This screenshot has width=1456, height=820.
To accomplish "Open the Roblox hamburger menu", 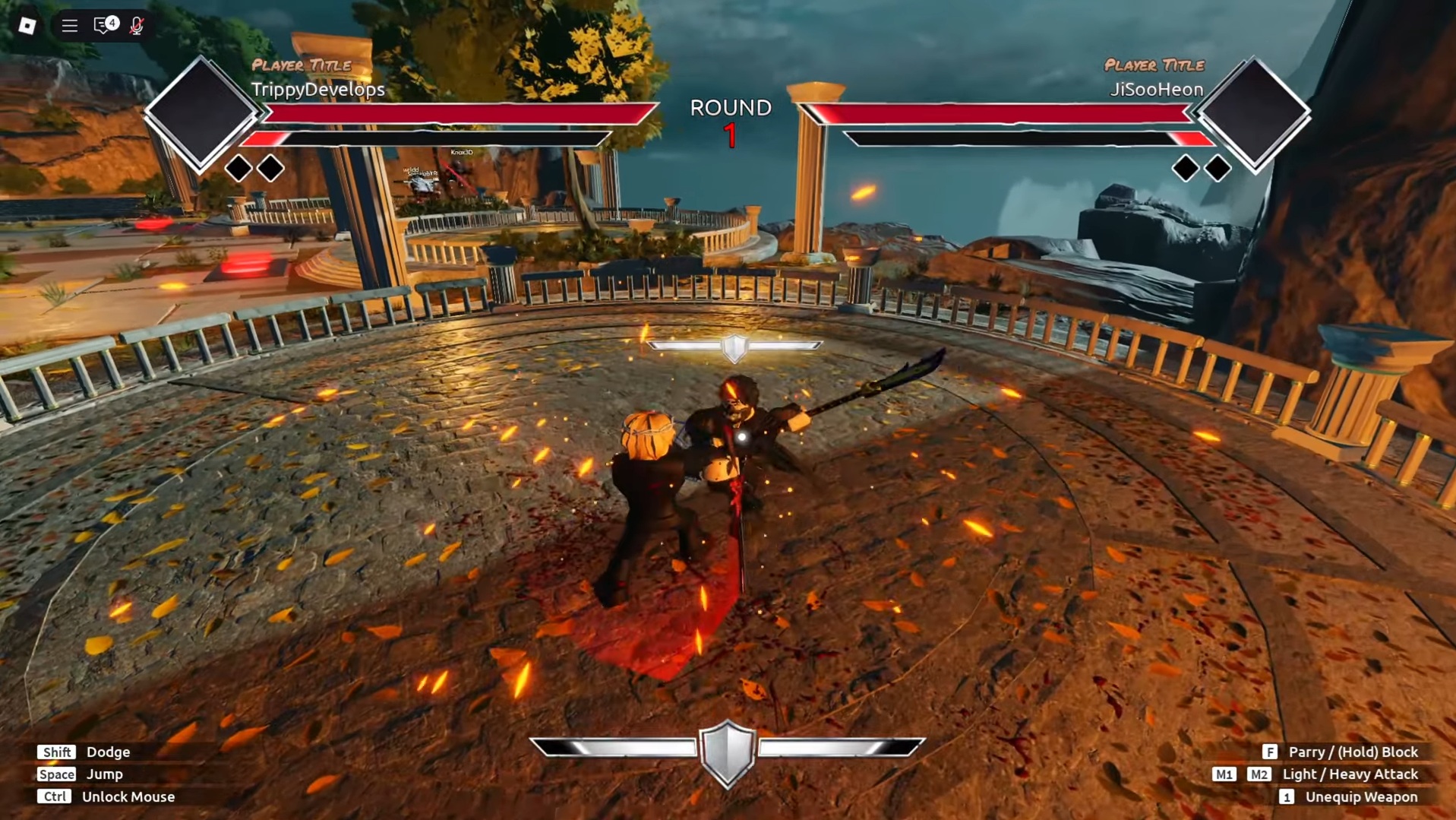I will point(69,25).
